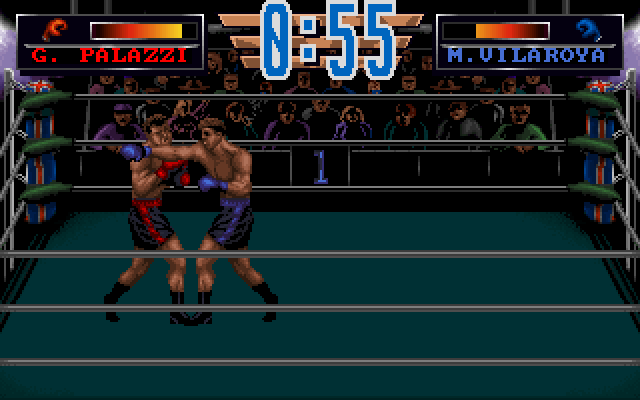The width and height of the screenshot is (640, 400).
Task: Select the G. Palazzi name plate
Action: [108, 56]
